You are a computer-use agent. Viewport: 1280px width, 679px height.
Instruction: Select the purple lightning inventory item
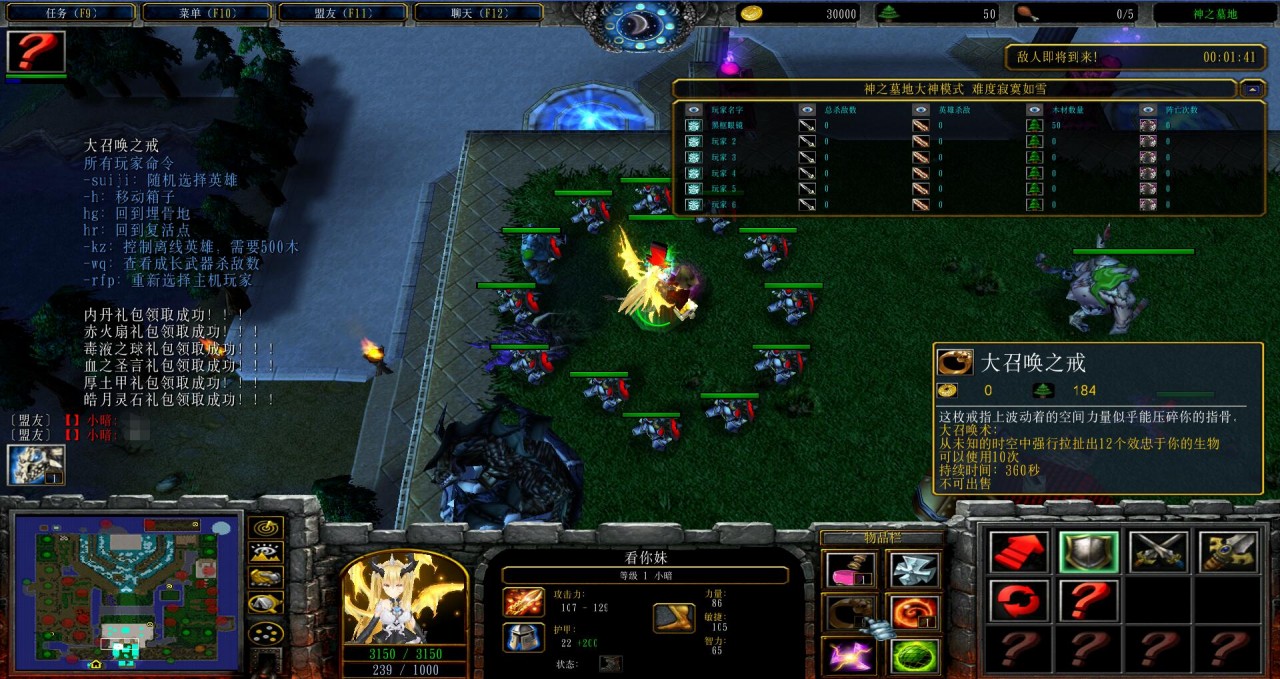point(849,656)
